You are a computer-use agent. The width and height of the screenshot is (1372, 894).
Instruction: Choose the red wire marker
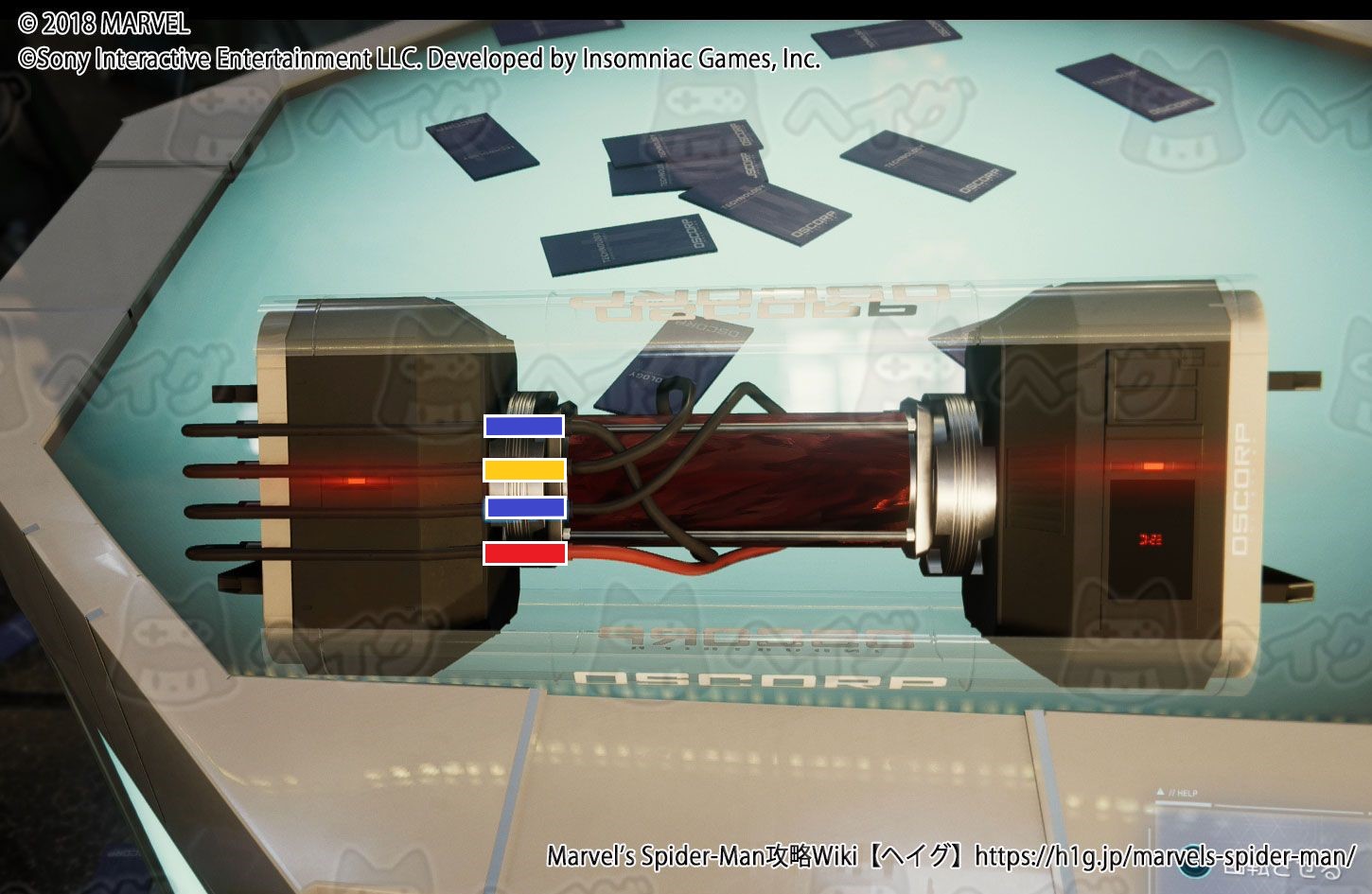pos(524,553)
